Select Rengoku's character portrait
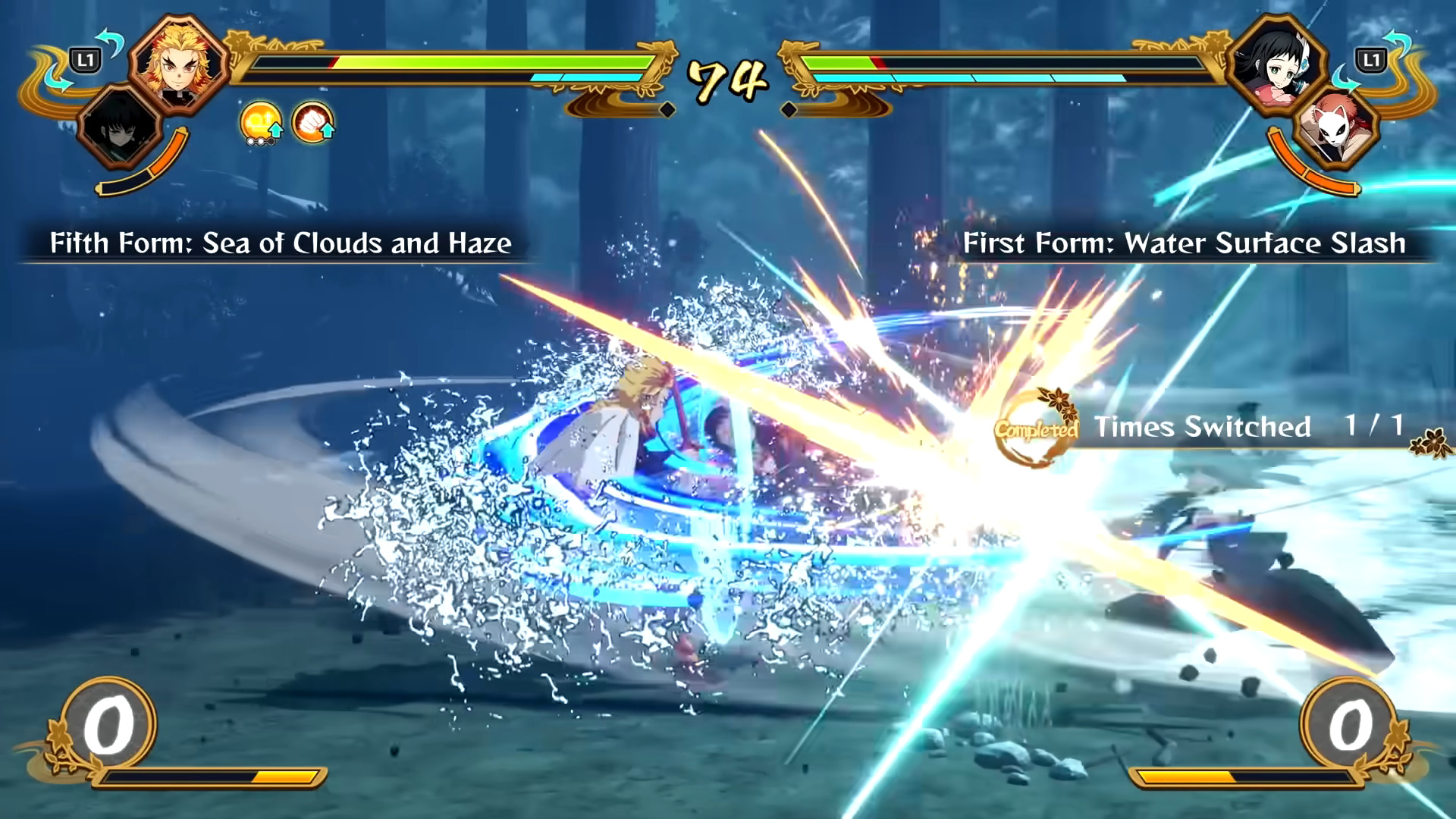 (x=179, y=64)
